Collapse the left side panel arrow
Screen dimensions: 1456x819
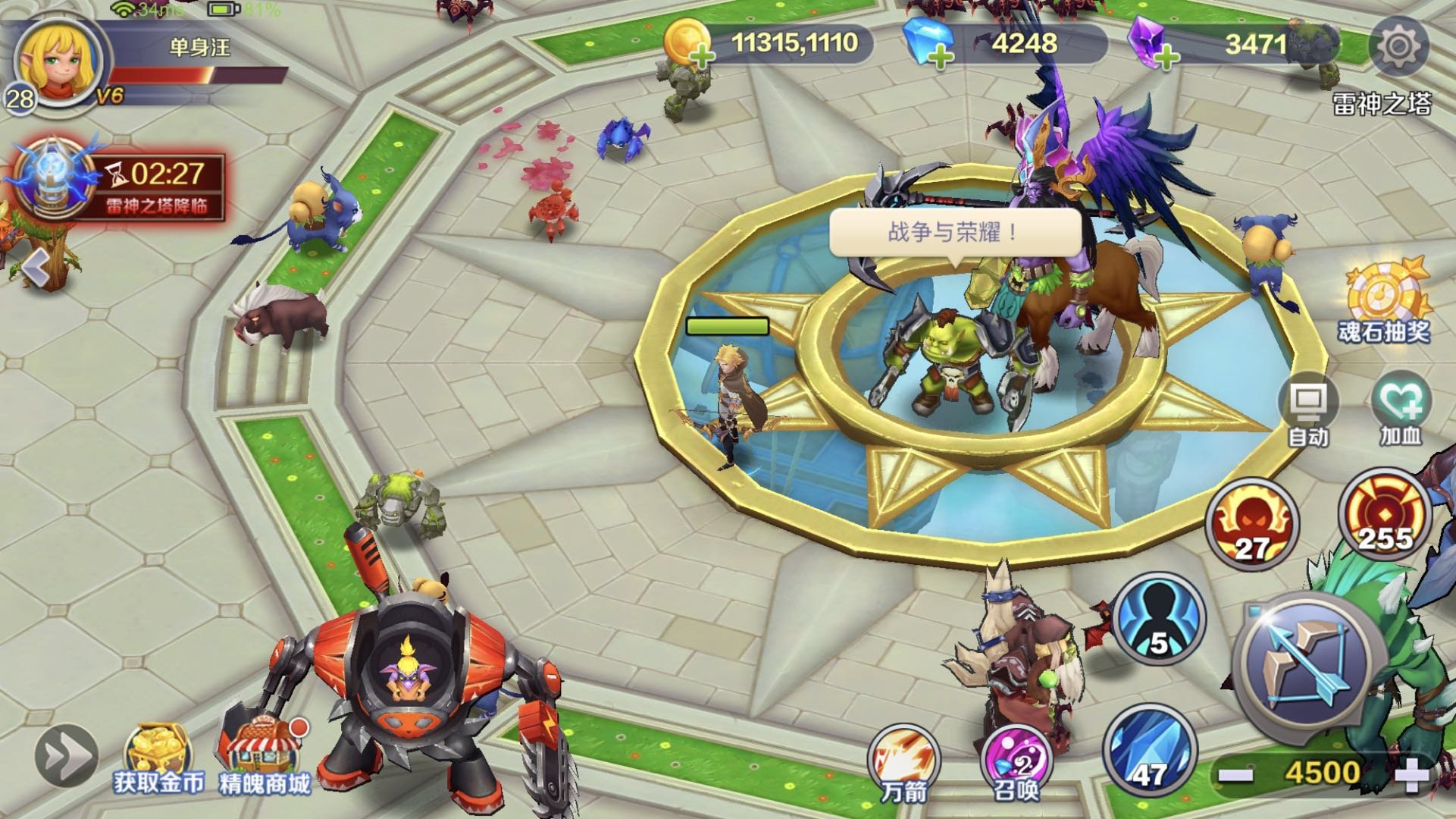(36, 267)
